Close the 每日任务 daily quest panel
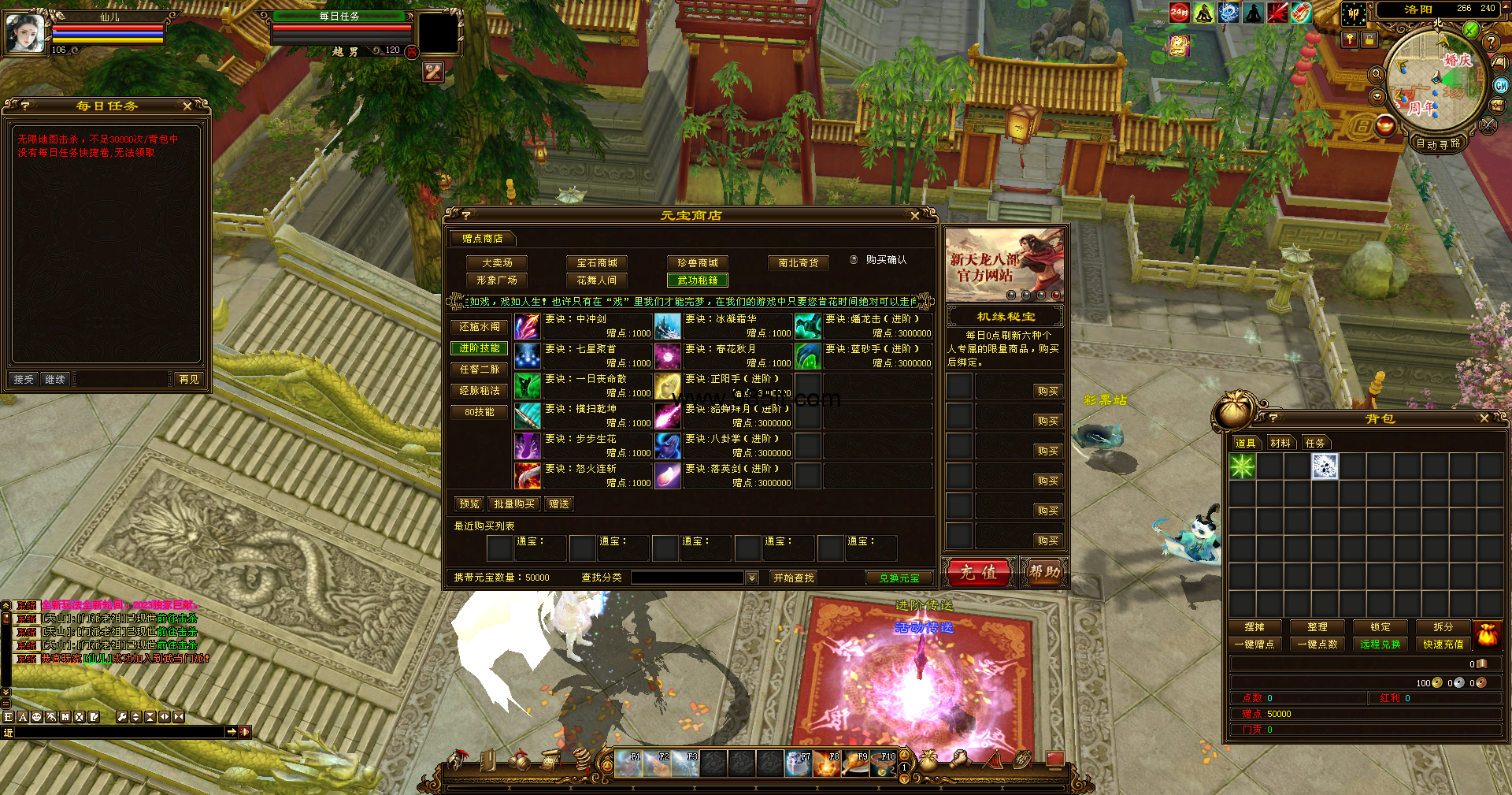The height and width of the screenshot is (795, 1512). coord(187,106)
